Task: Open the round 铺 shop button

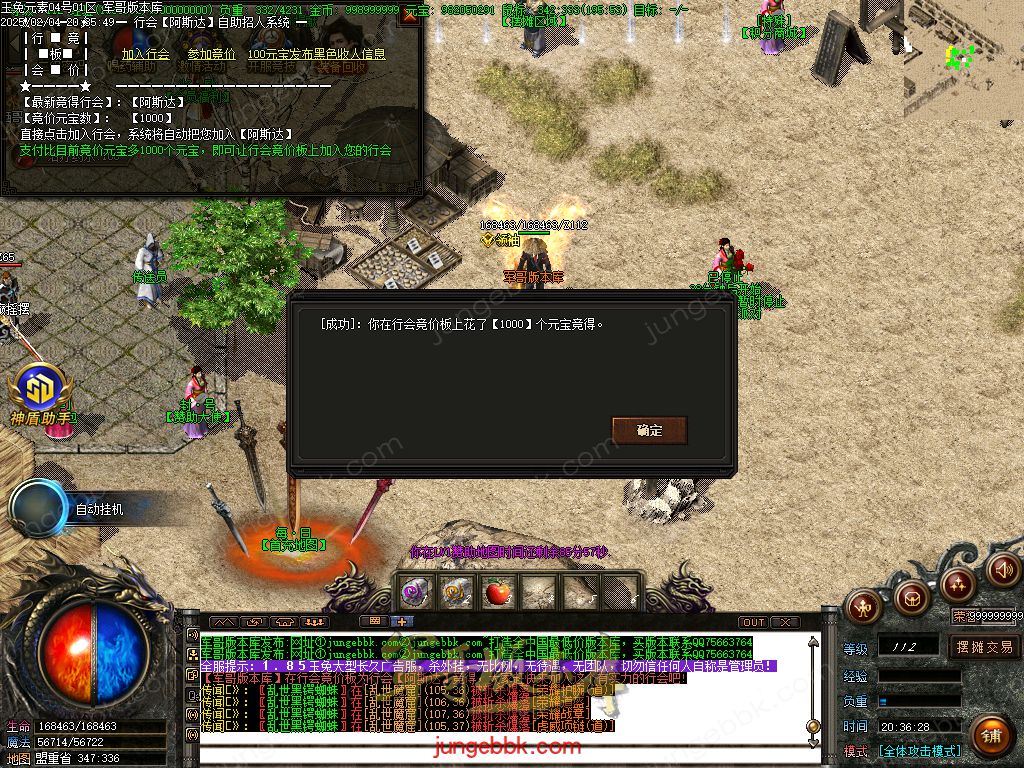Action: tap(990, 735)
